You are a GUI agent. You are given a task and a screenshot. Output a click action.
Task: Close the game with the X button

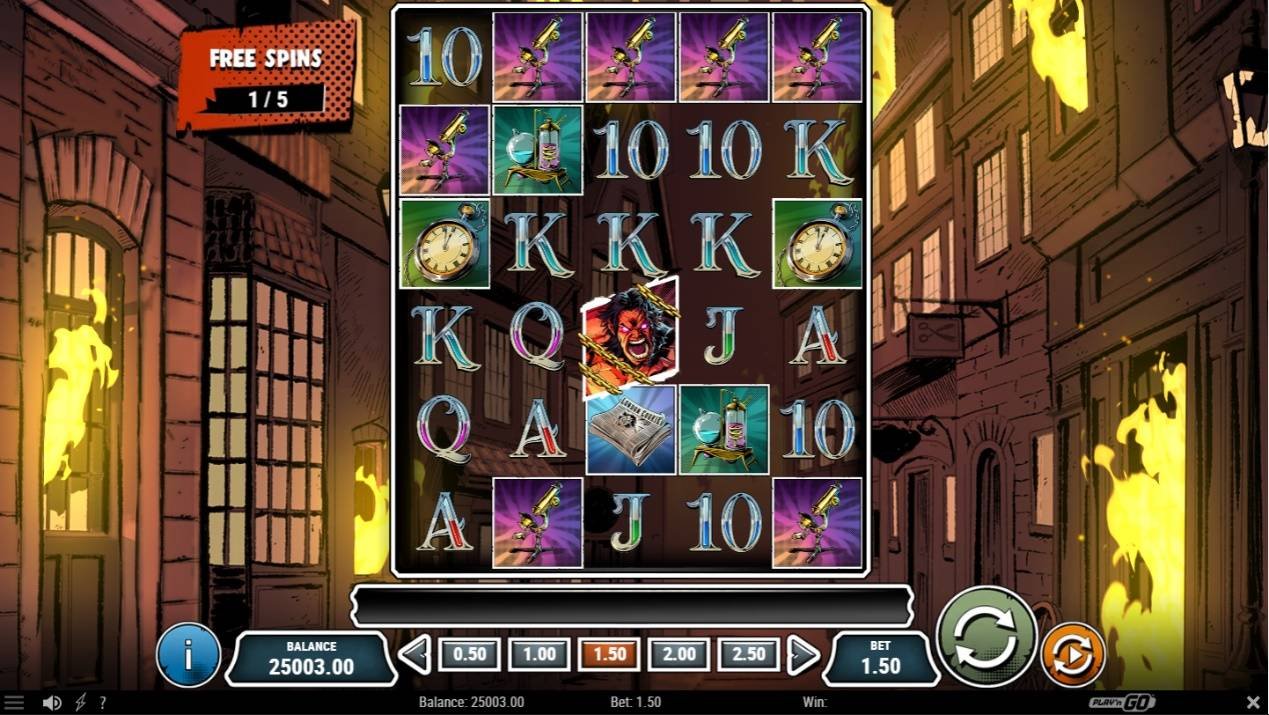coord(1253,703)
